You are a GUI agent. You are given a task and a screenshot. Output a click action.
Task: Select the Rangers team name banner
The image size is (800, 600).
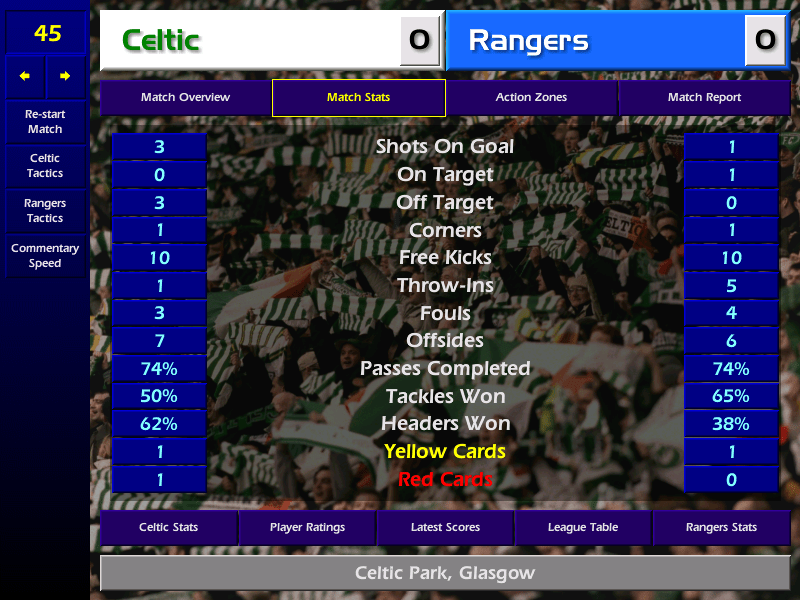point(595,40)
